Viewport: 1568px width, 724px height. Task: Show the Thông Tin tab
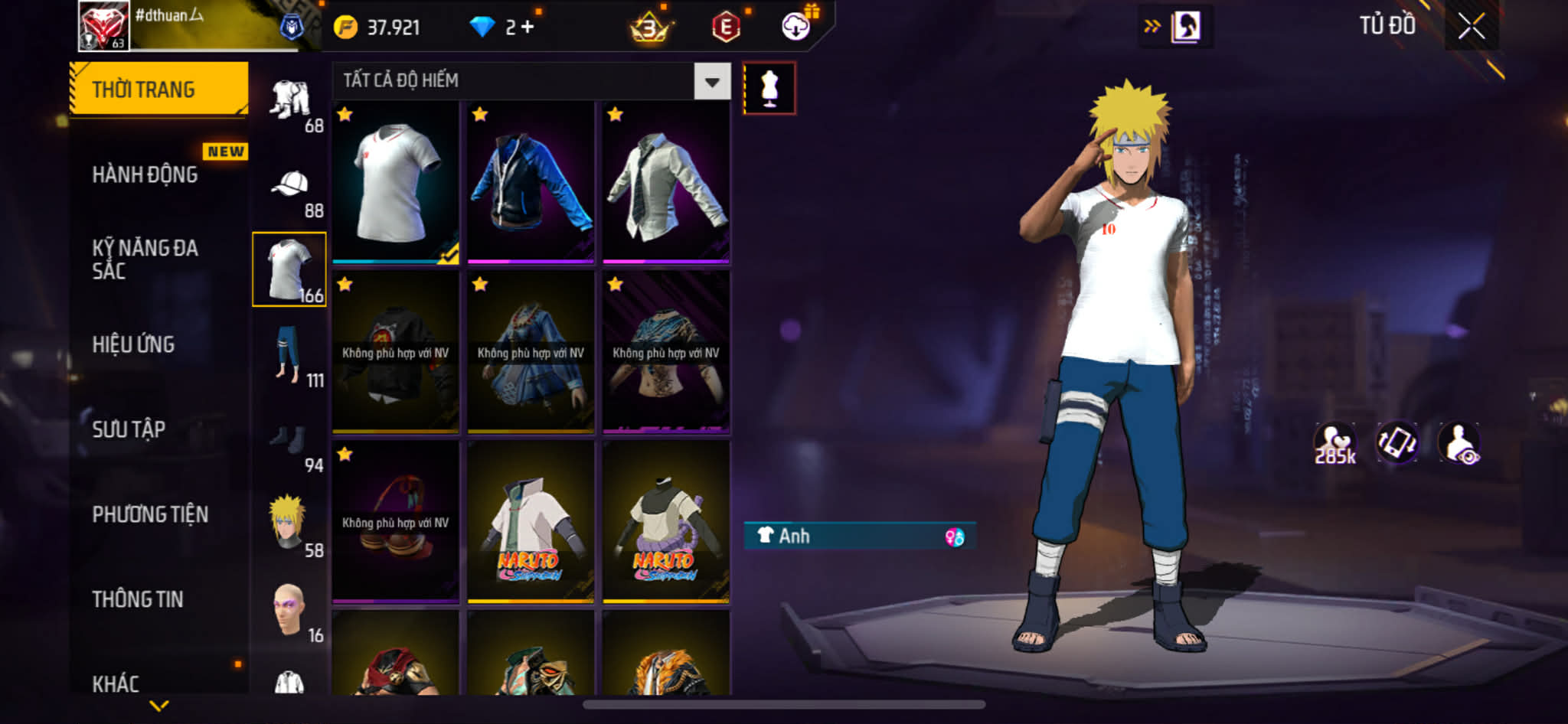(x=138, y=599)
